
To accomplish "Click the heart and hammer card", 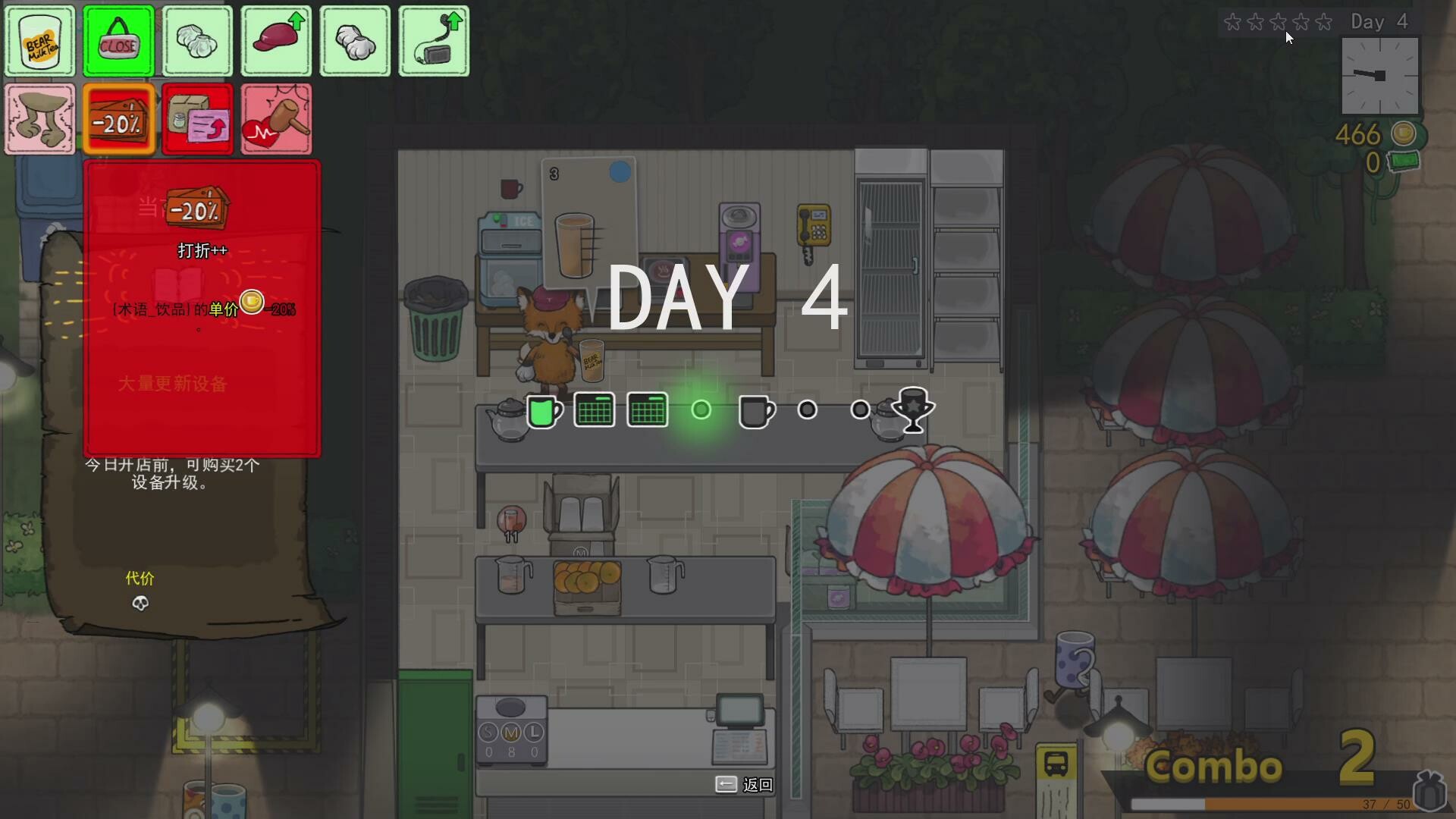I will tap(276, 118).
